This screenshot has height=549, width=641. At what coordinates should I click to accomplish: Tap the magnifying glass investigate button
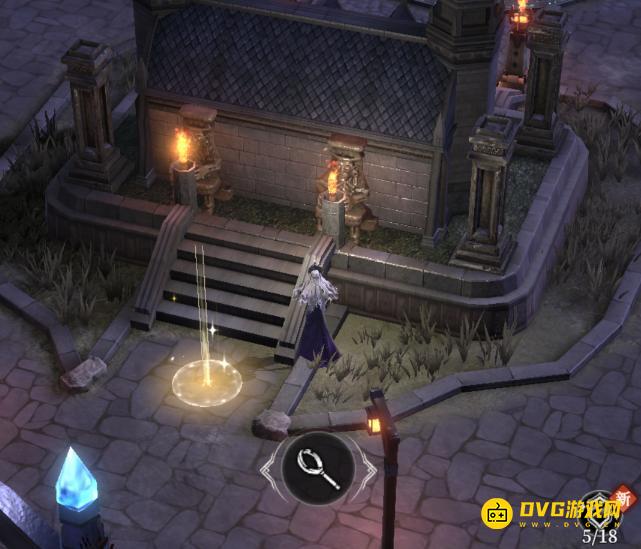pos(315,467)
